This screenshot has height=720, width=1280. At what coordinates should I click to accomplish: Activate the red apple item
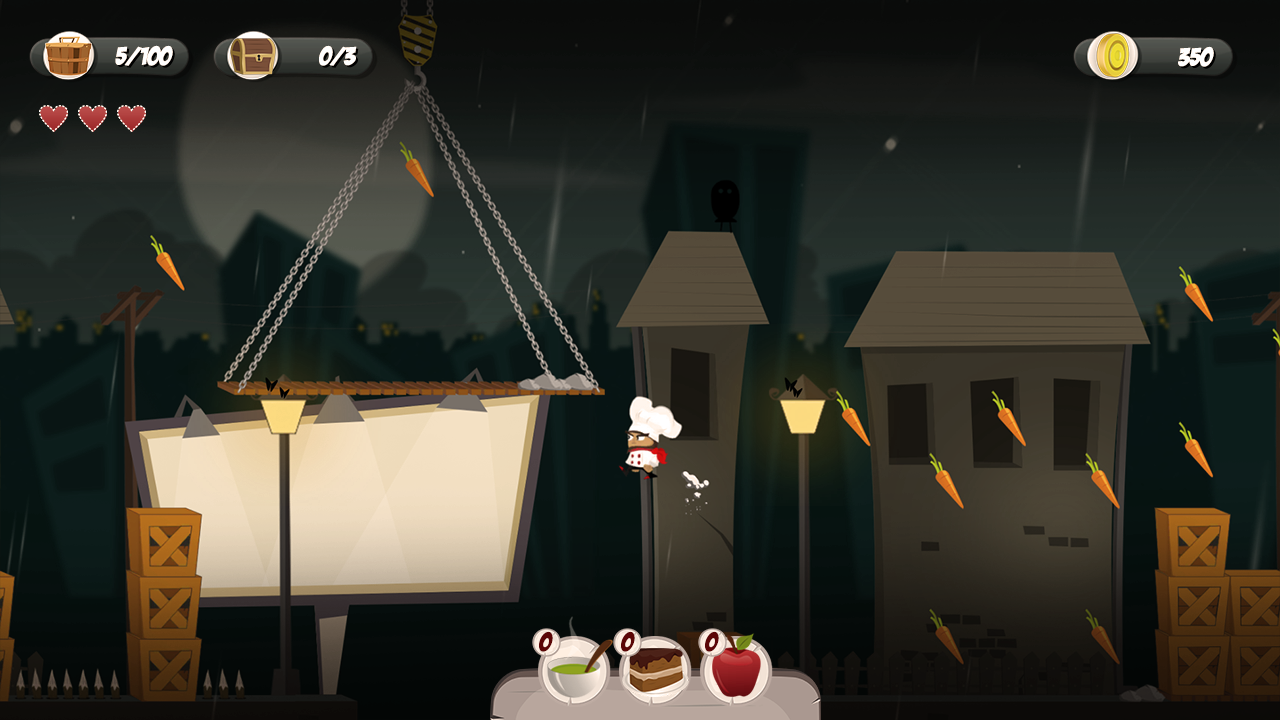click(x=736, y=669)
